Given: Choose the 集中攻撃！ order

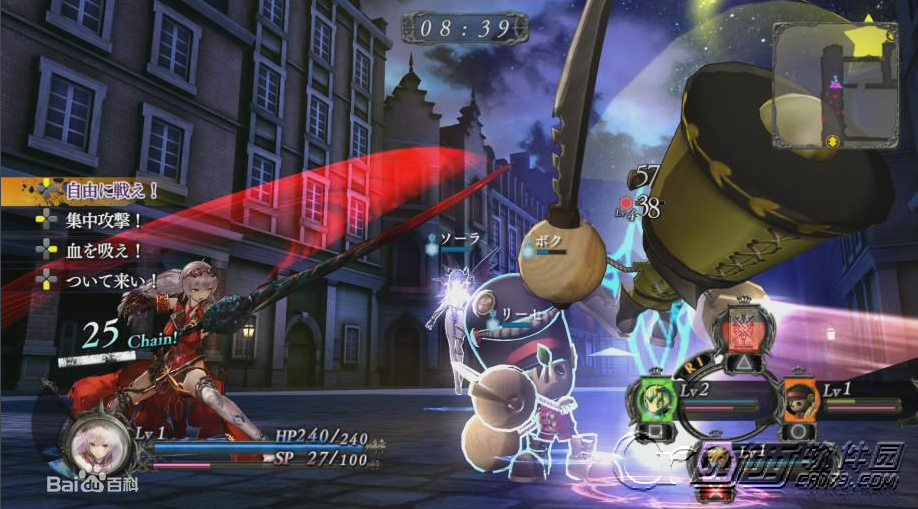Looking at the screenshot, I should point(102,219).
